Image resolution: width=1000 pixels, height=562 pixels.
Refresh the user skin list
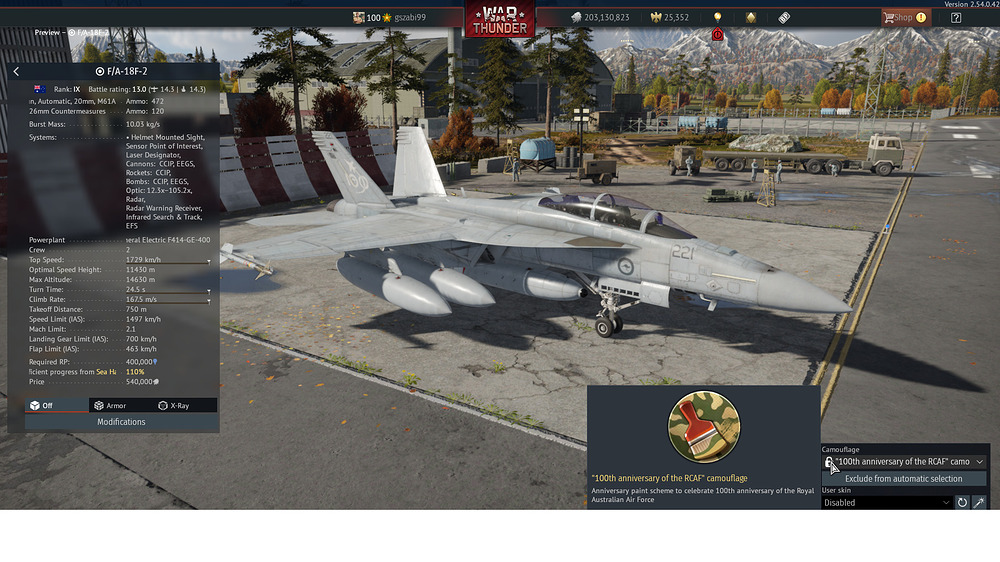[962, 503]
